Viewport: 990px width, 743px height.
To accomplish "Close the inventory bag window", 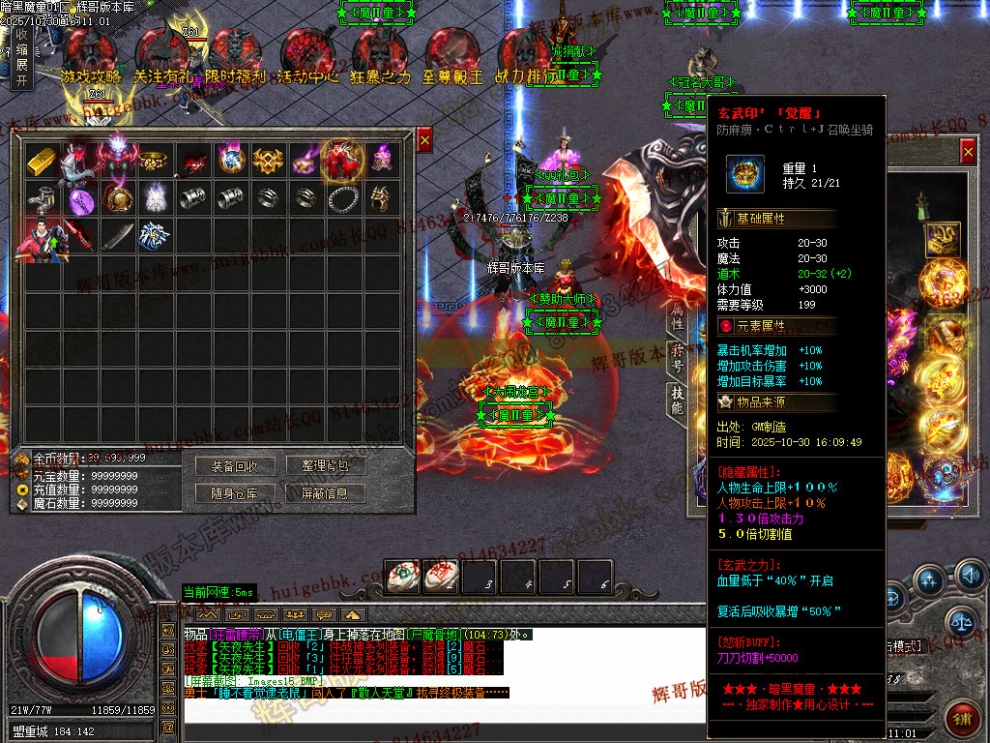I will (424, 142).
